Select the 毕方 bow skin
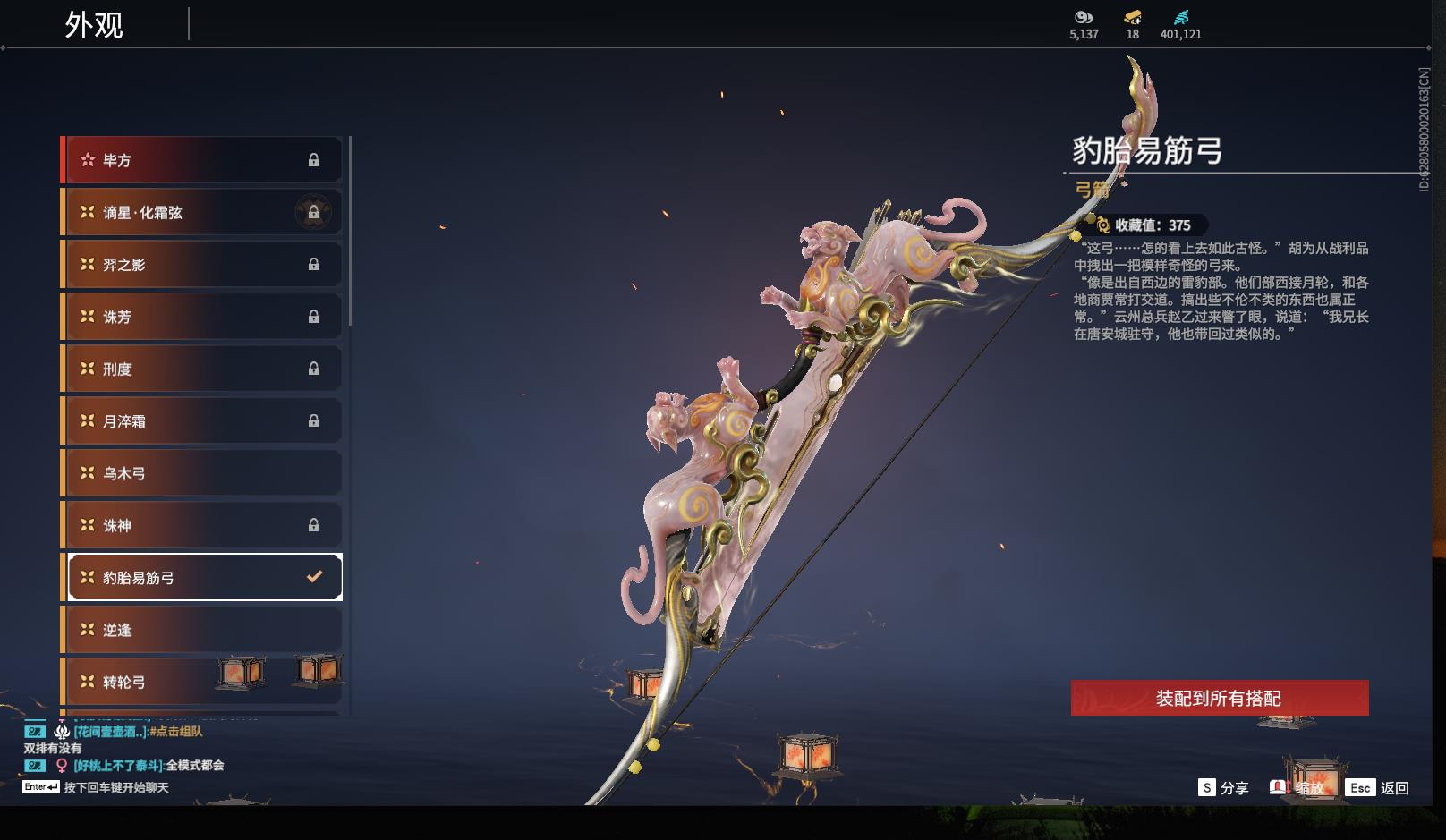 [202, 160]
